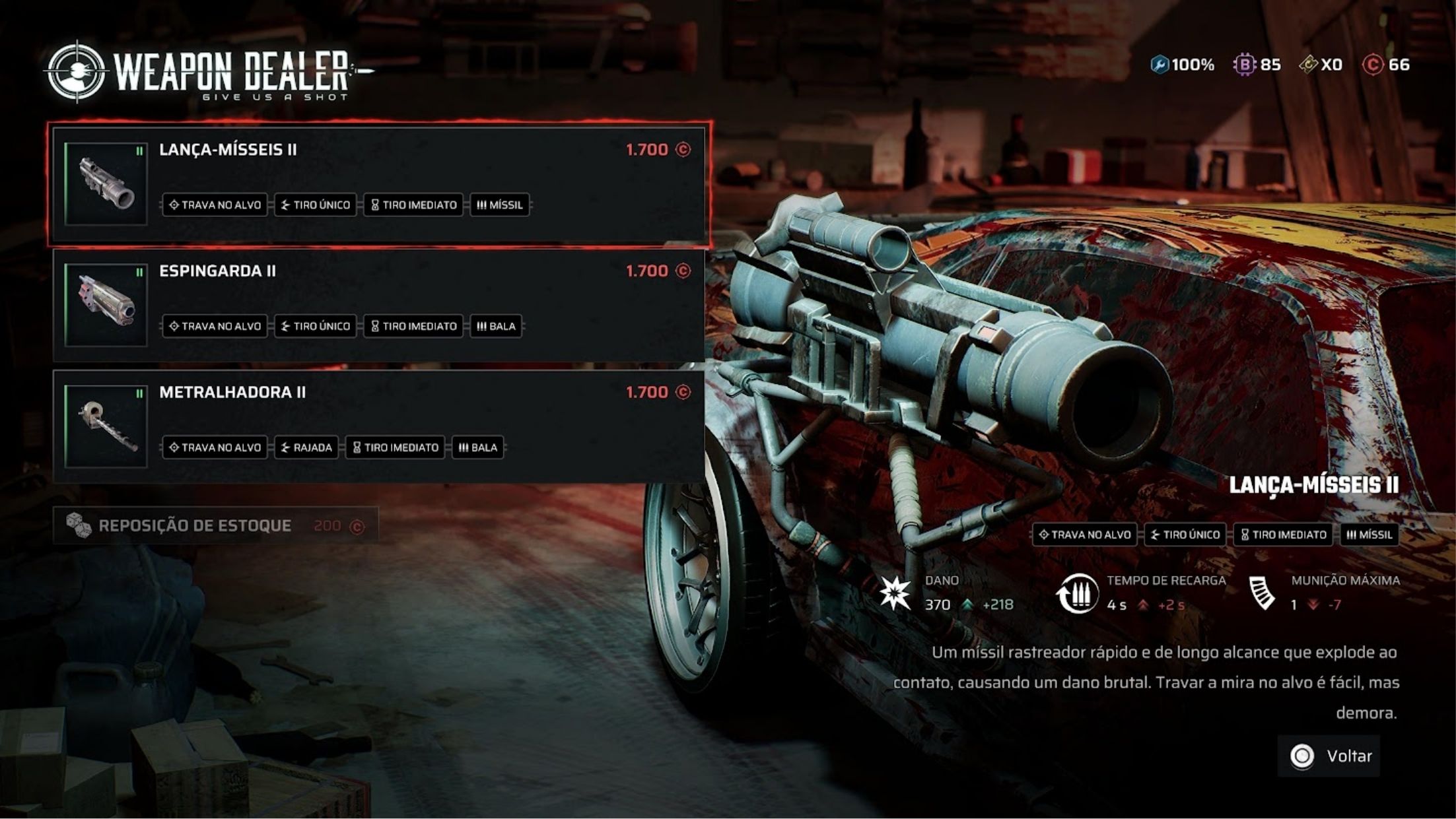Click the Espingarda II weapon thumbnail

[106, 305]
